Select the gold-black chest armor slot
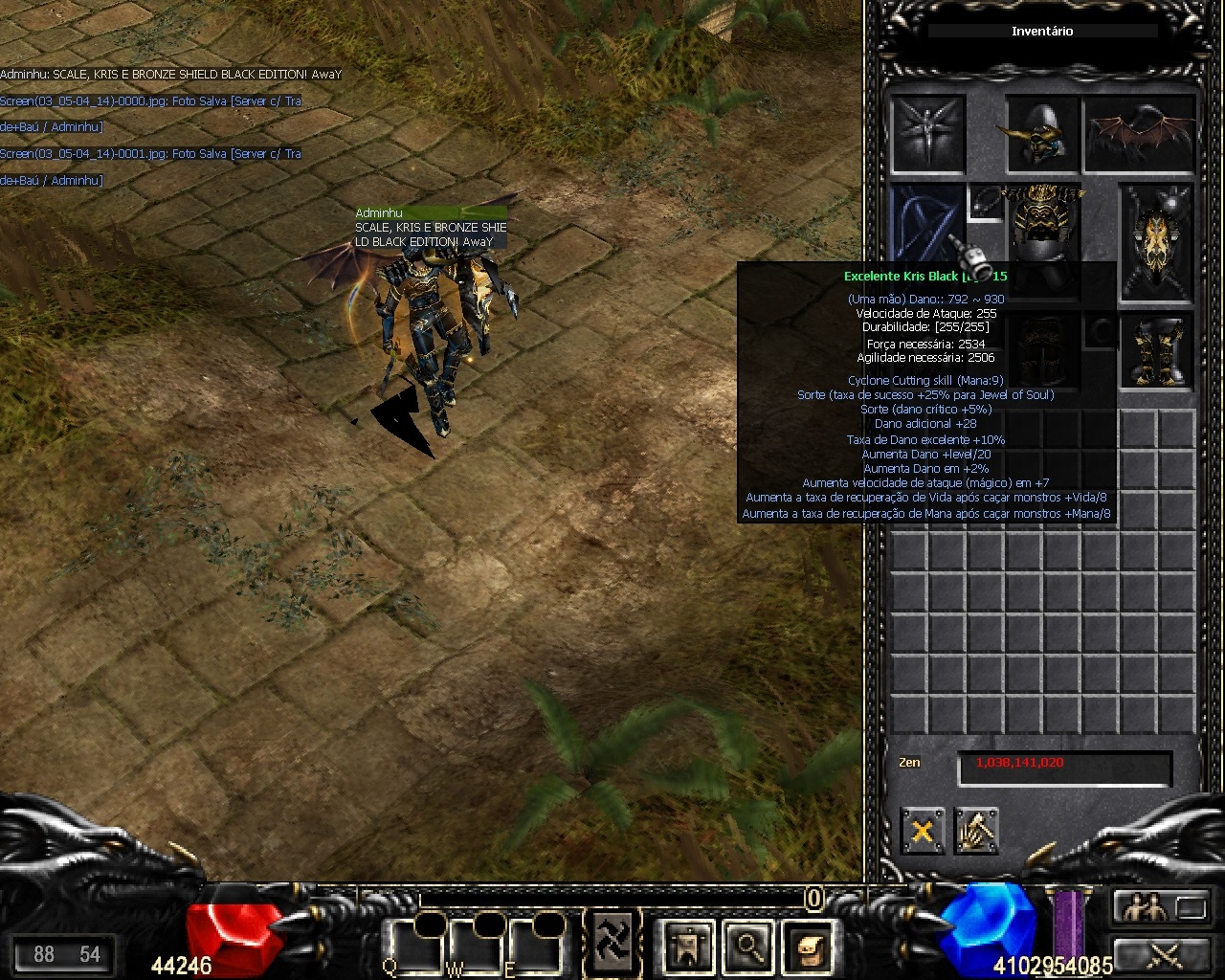 click(1042, 230)
